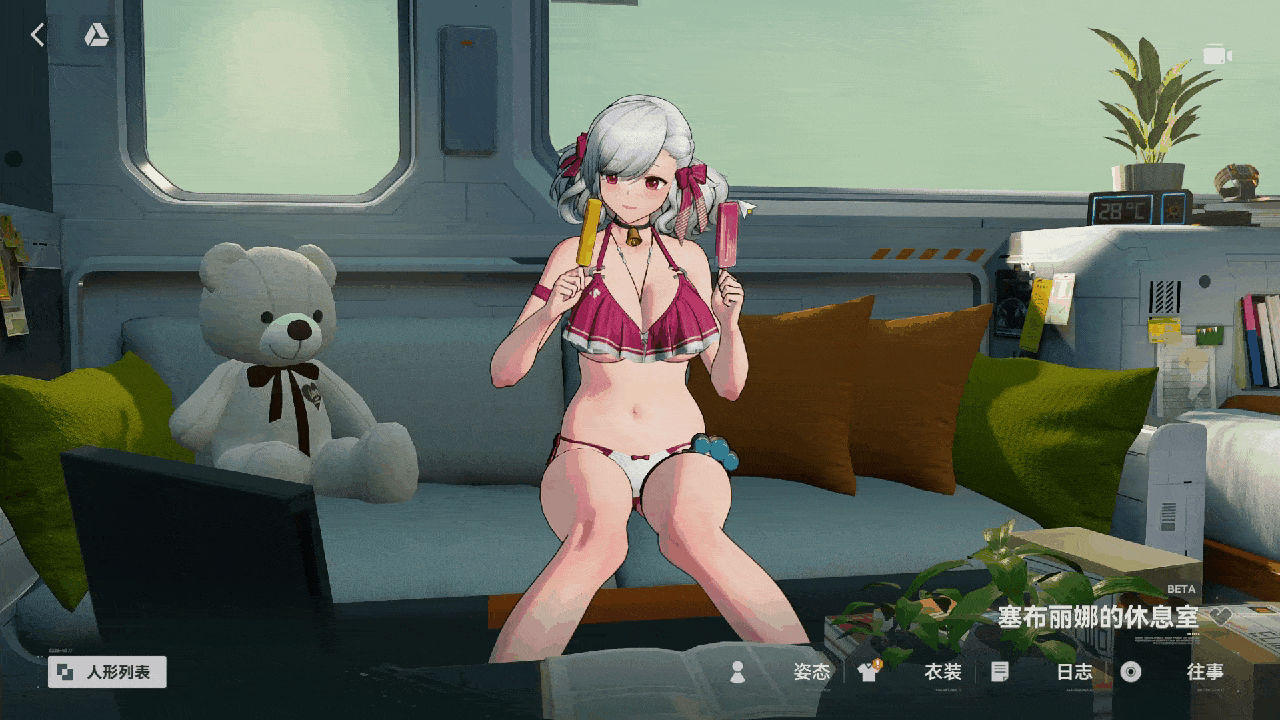Click the heart icon beside the room name
This screenshot has height=720, width=1280.
(1220, 617)
